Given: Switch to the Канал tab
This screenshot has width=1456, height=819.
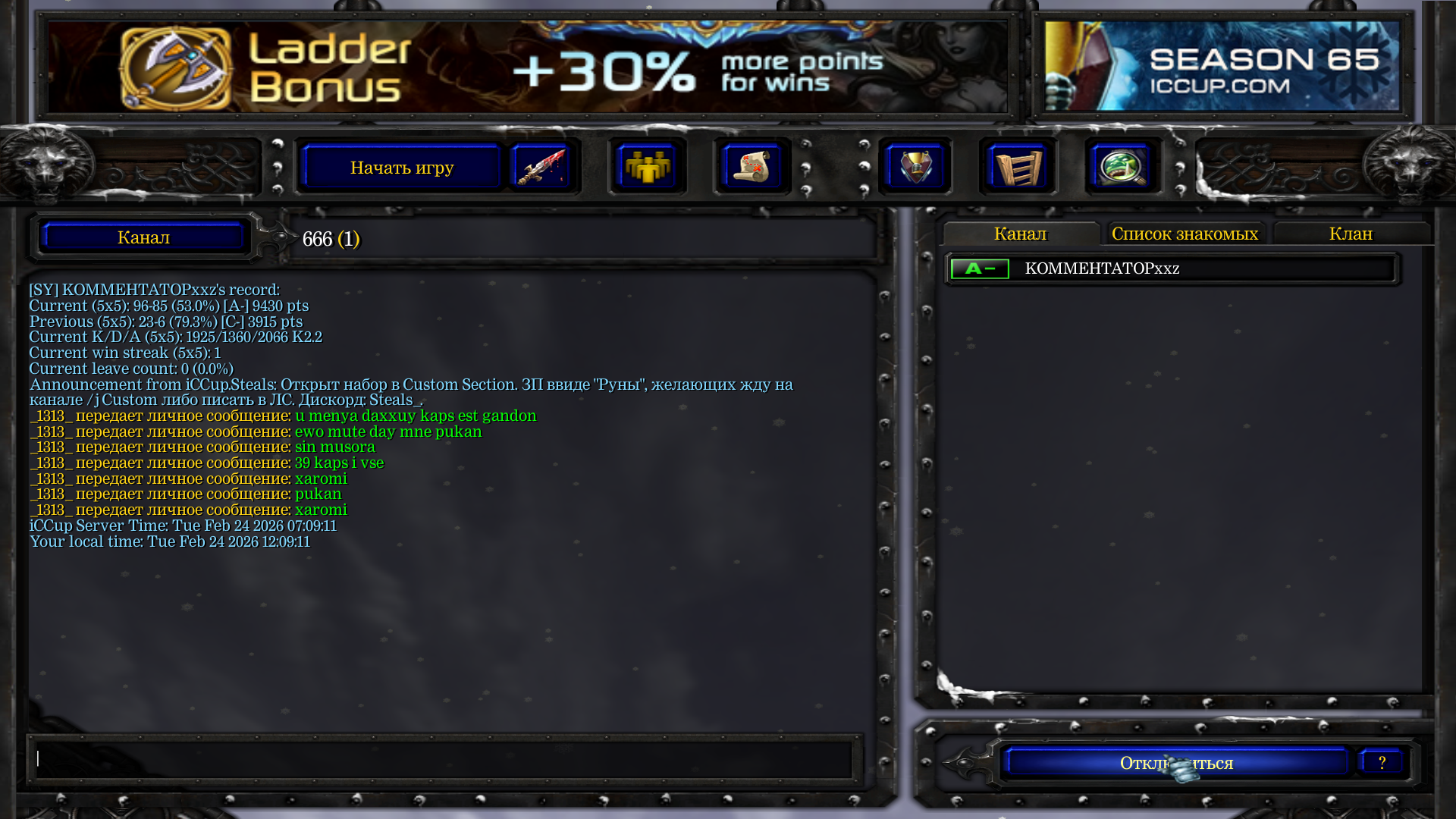Looking at the screenshot, I should click(1020, 234).
